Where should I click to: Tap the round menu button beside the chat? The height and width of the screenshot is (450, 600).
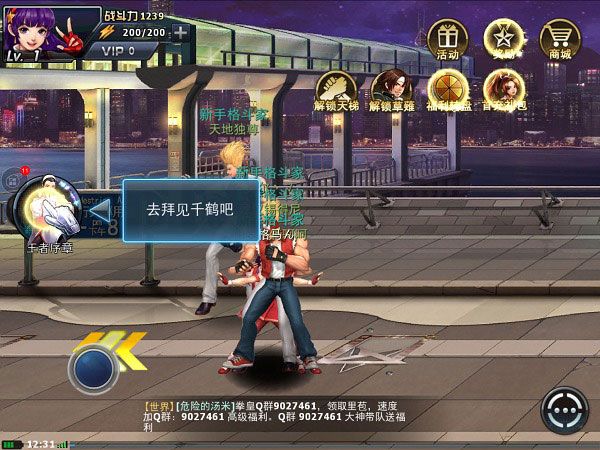564,411
